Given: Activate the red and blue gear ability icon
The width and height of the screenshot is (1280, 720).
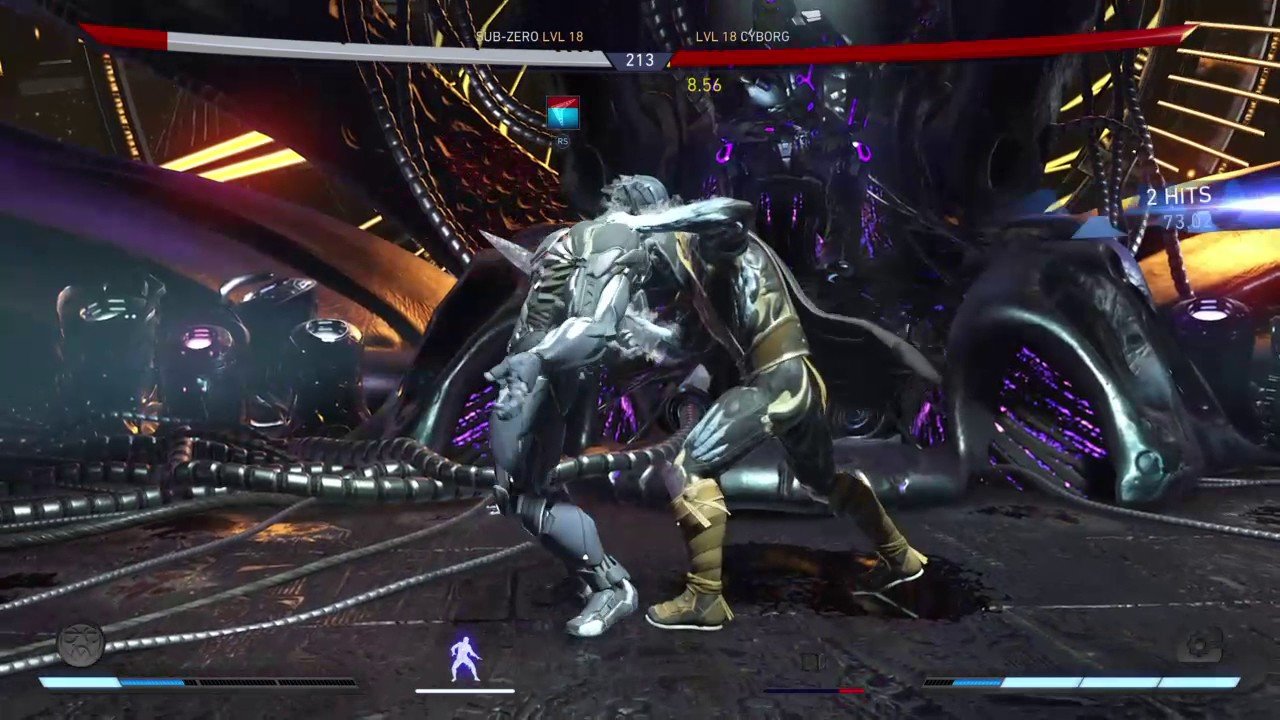Looking at the screenshot, I should point(563,114).
